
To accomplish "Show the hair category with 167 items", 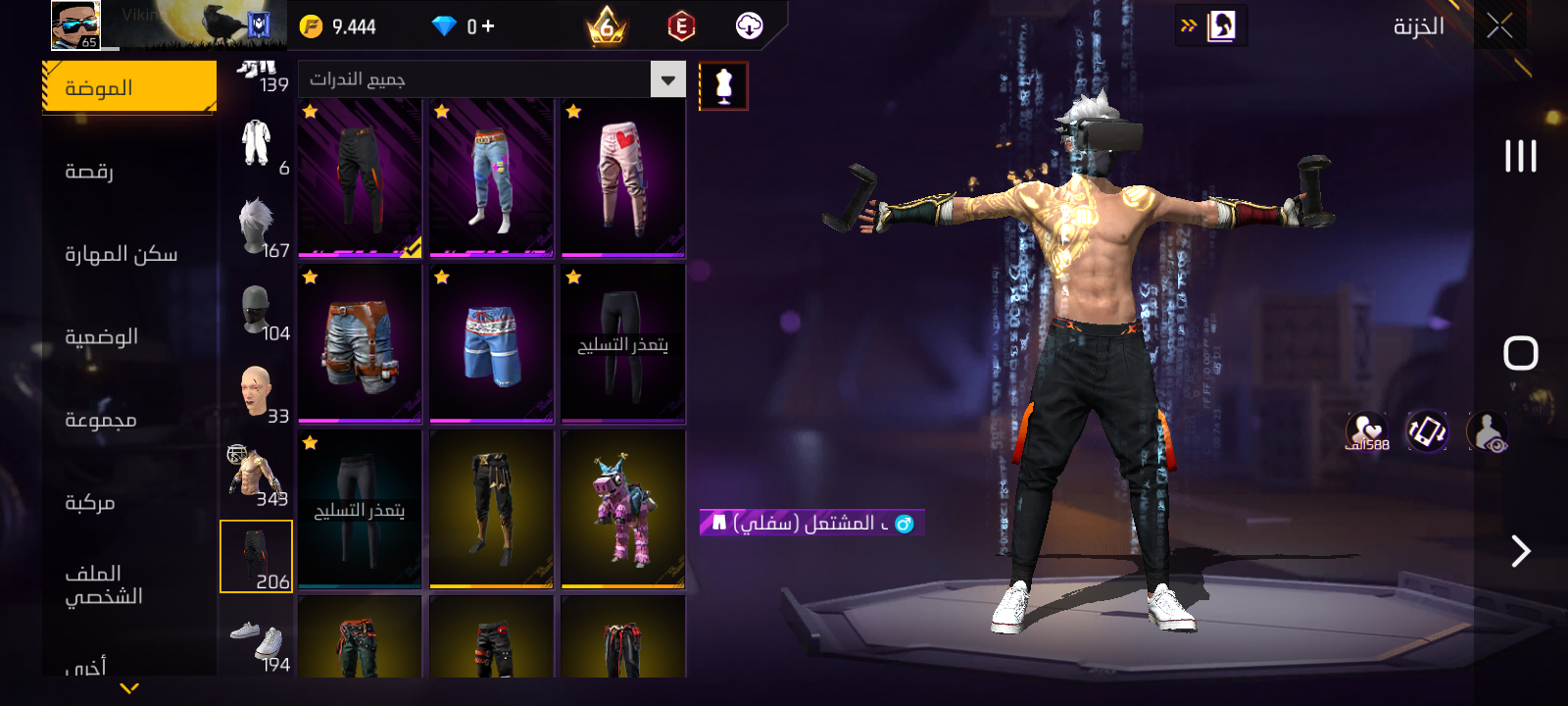I will click(x=259, y=227).
